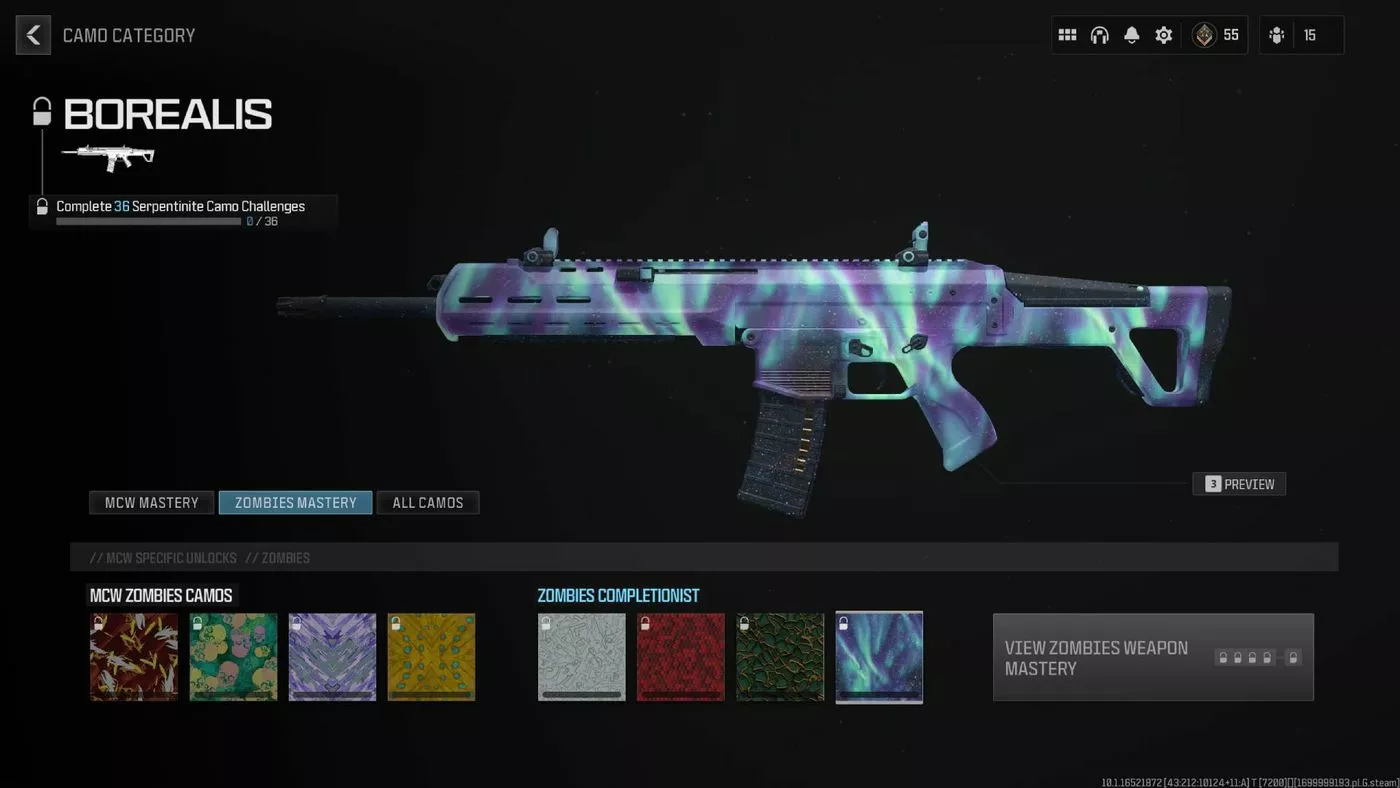Select the gold camo in MCW Zombies Camos

tap(431, 657)
